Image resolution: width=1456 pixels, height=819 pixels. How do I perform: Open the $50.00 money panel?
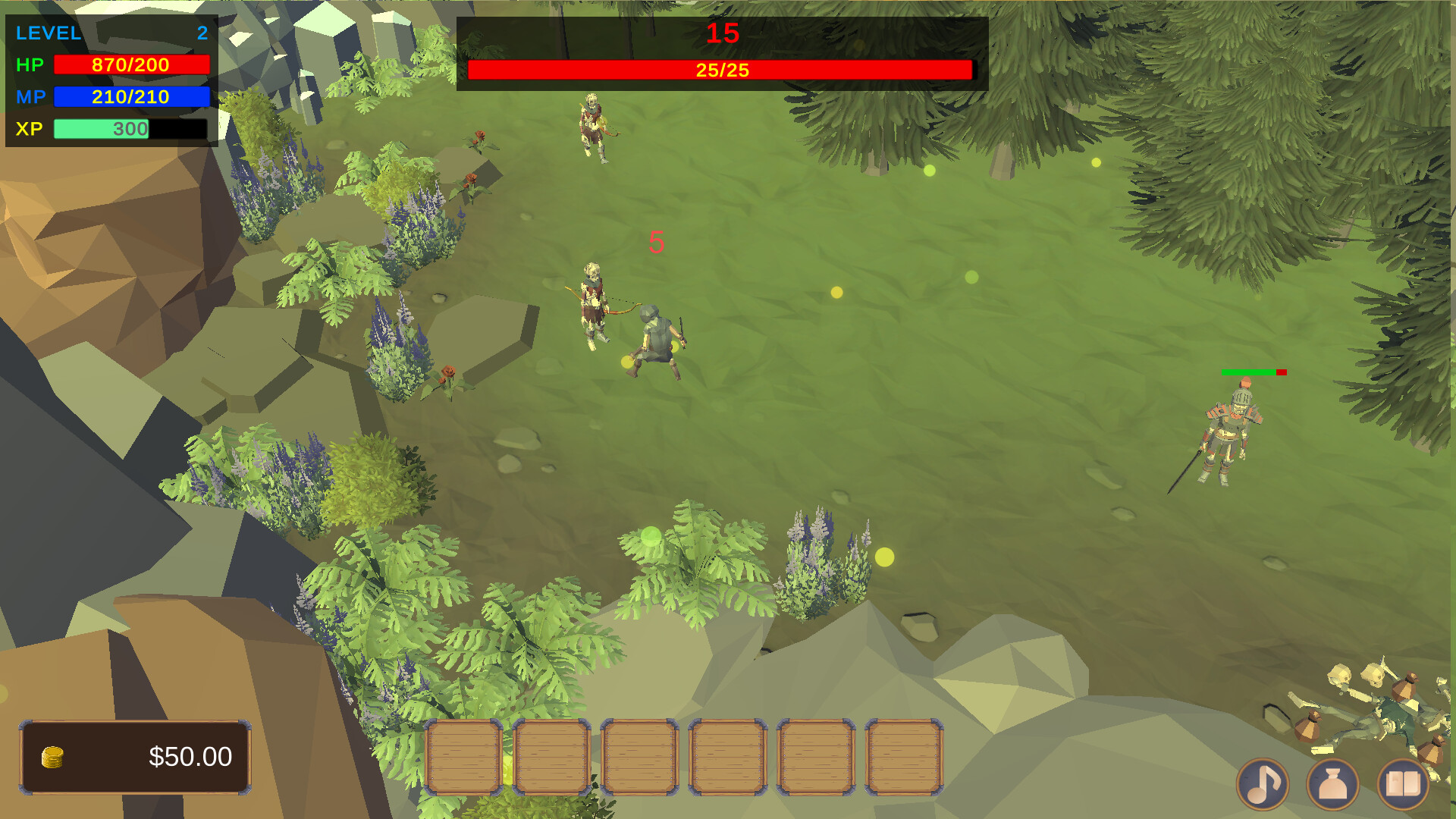136,755
